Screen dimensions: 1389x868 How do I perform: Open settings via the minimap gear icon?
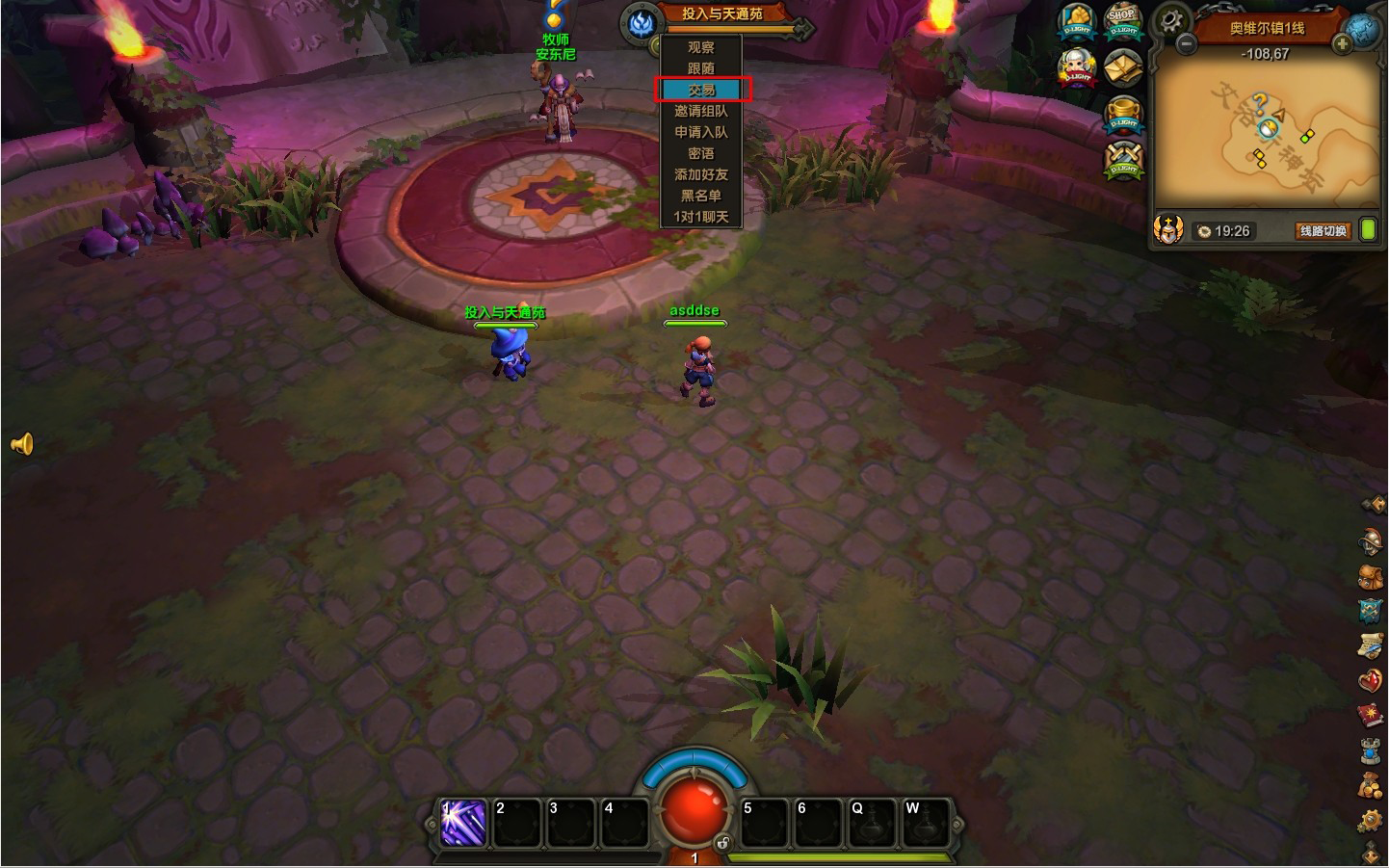[x=1171, y=19]
